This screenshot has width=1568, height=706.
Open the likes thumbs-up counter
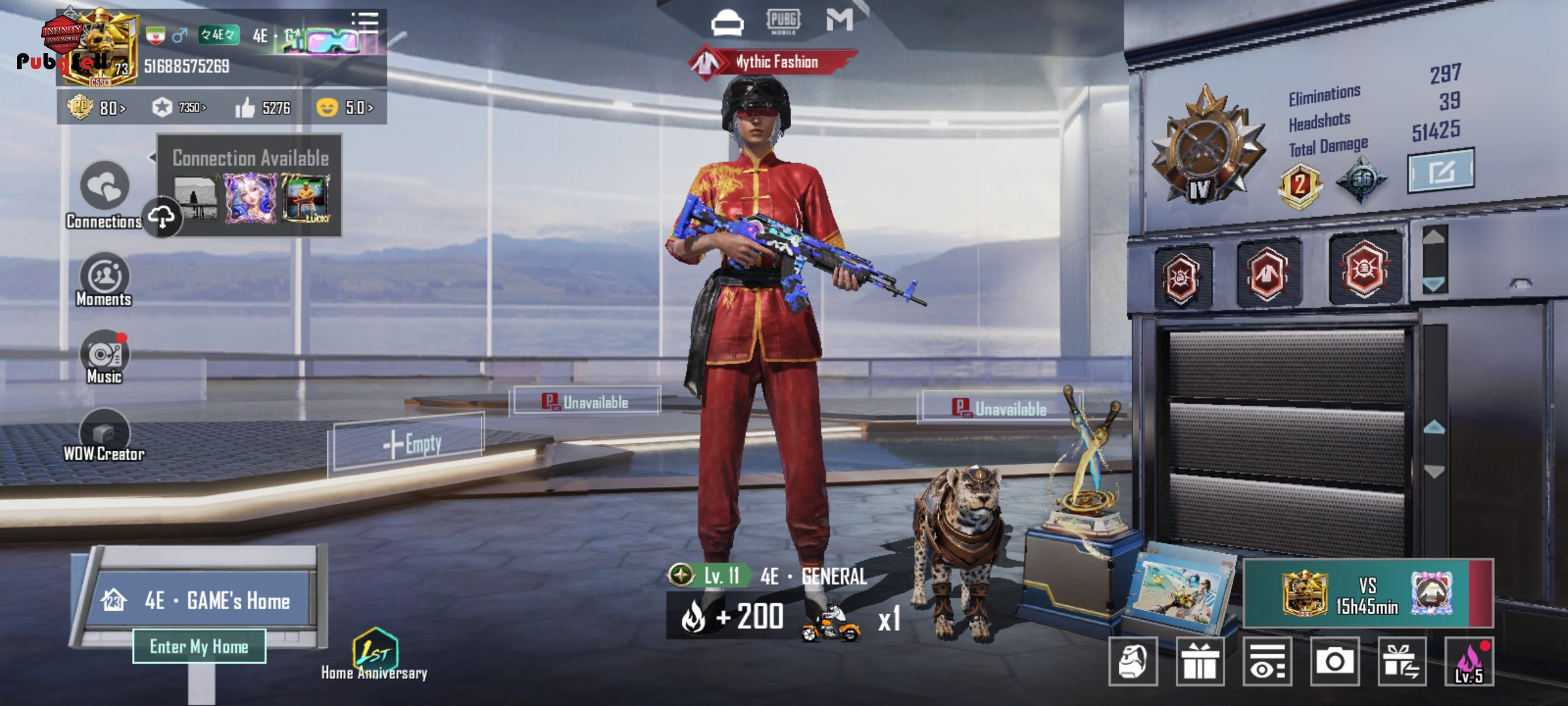[x=263, y=108]
